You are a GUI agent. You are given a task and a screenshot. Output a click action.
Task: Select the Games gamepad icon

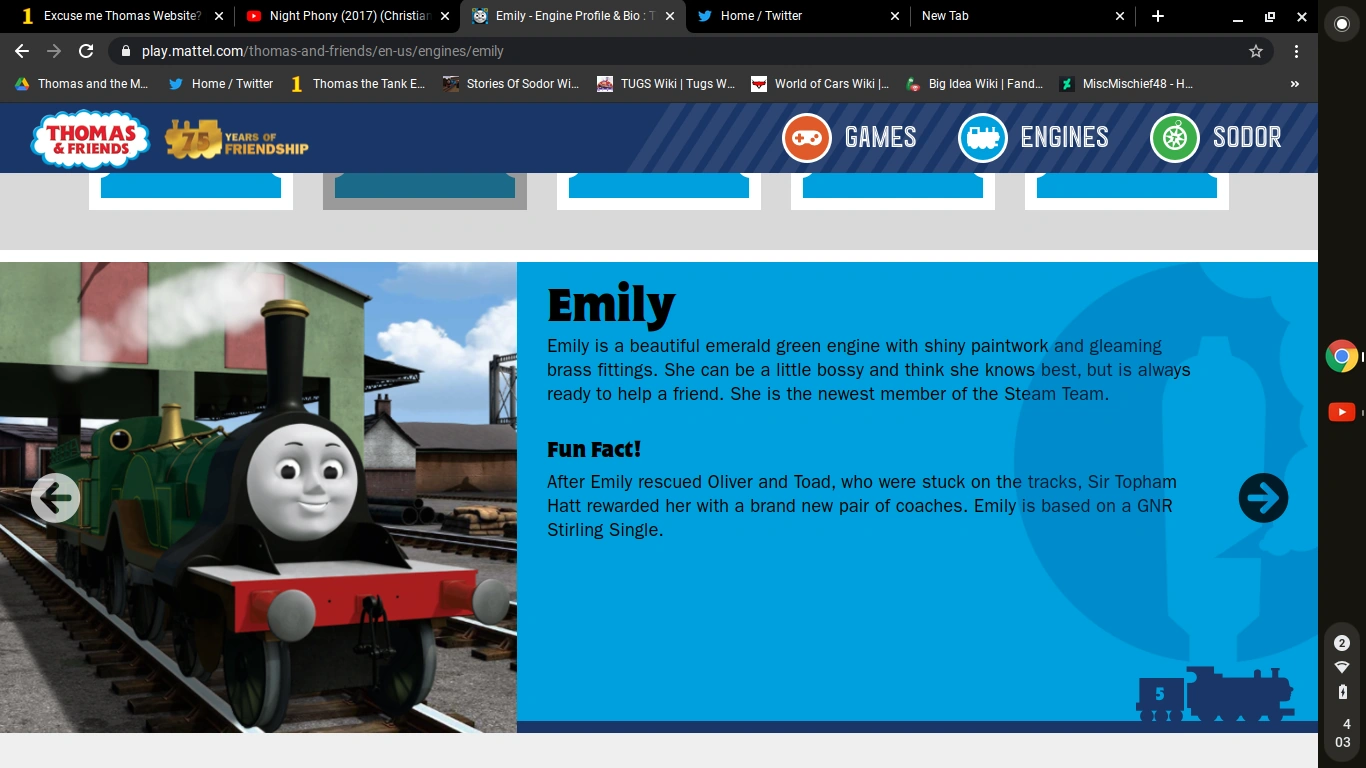point(805,137)
